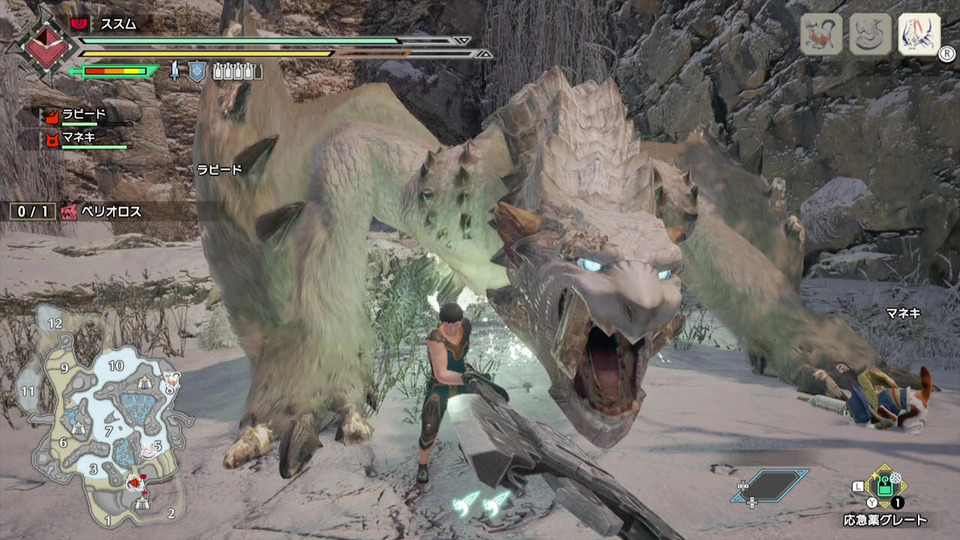The height and width of the screenshot is (540, 960).
Task: Use the First-aid Med+ item slot
Action: click(x=885, y=489)
